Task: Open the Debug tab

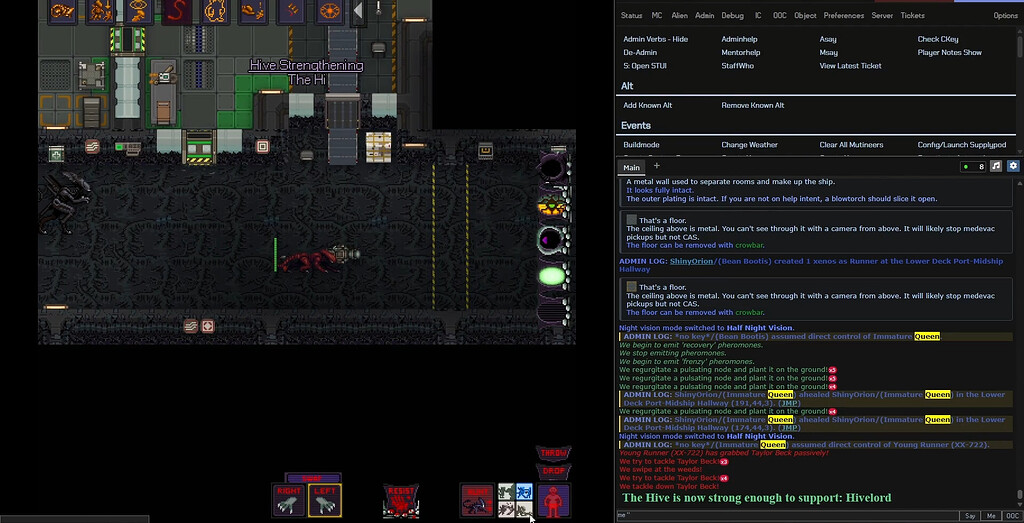Action: point(732,16)
